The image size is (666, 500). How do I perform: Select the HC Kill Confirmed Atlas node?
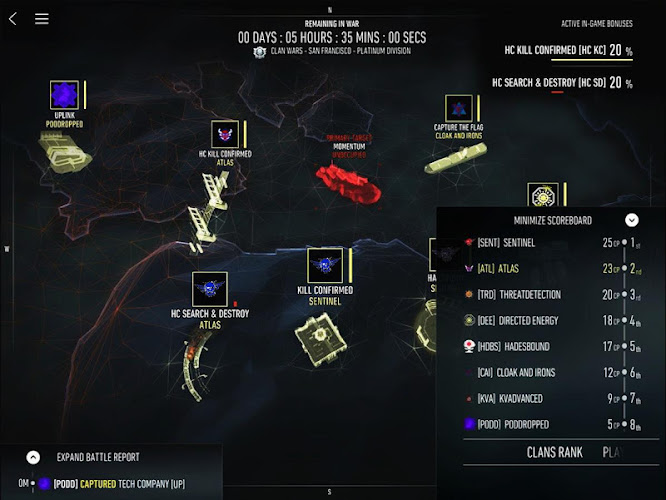pyautogui.click(x=225, y=133)
